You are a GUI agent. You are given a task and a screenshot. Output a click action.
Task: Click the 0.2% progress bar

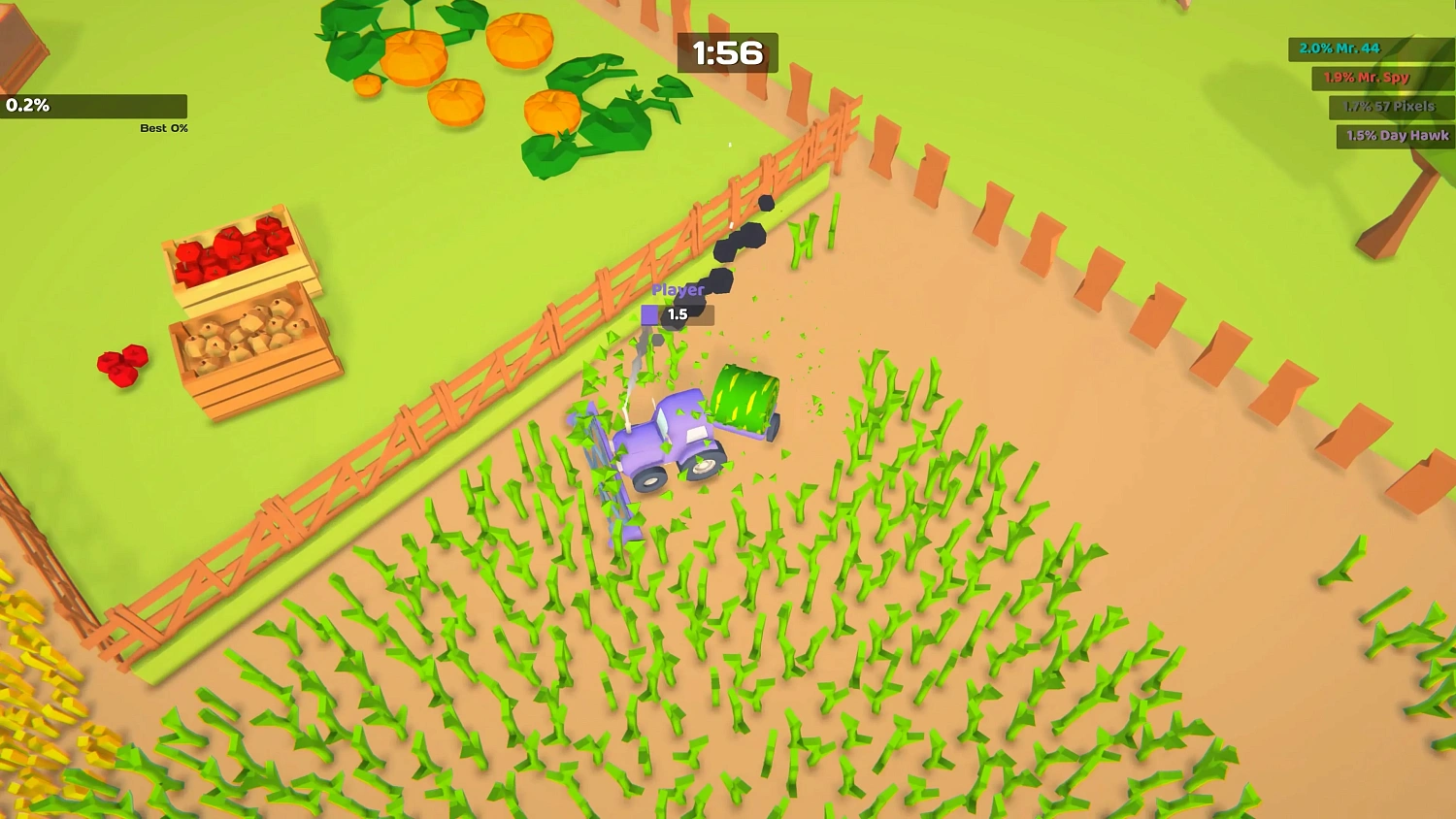(94, 107)
